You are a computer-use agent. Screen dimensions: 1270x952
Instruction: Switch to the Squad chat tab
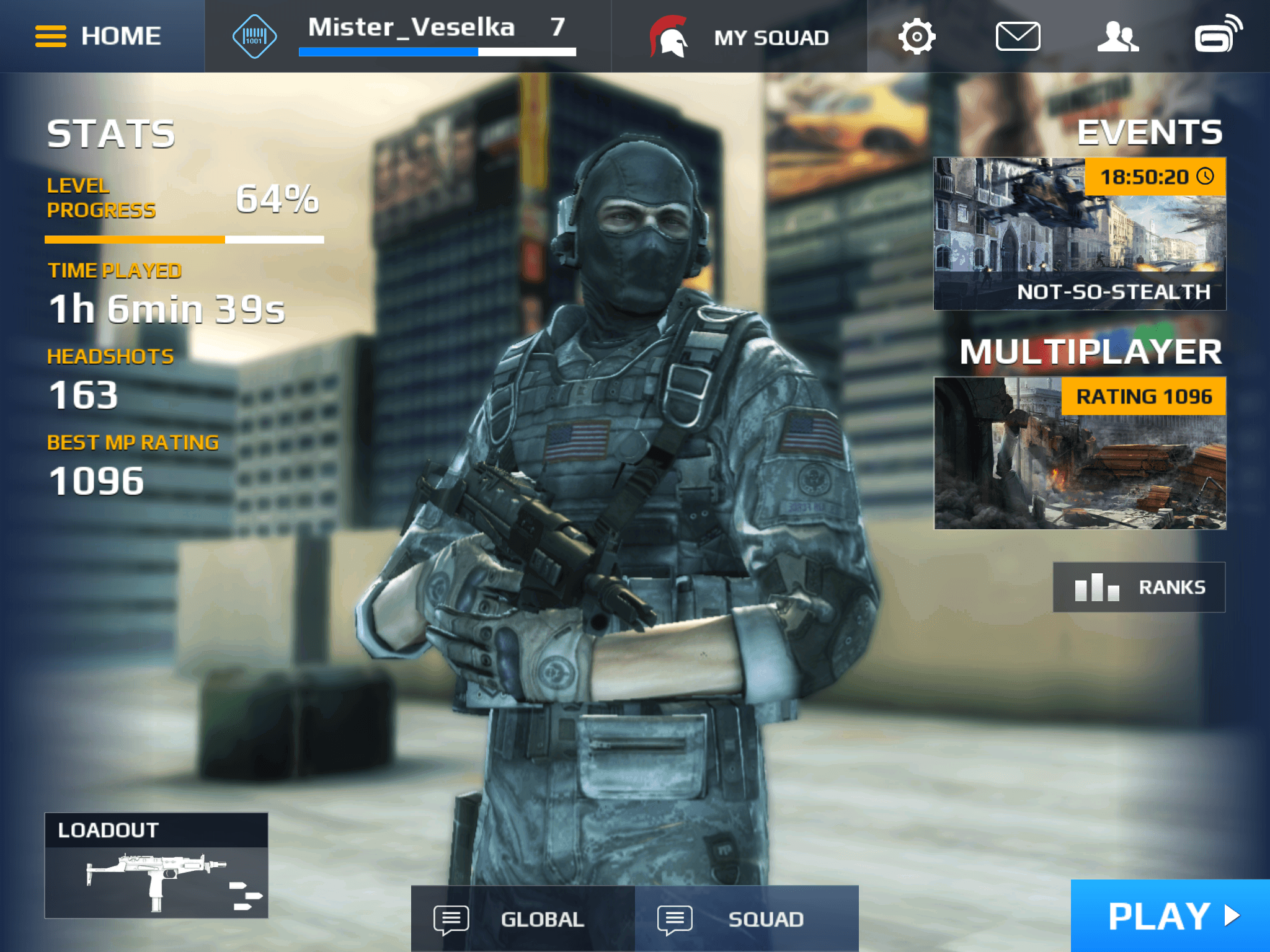(747, 919)
